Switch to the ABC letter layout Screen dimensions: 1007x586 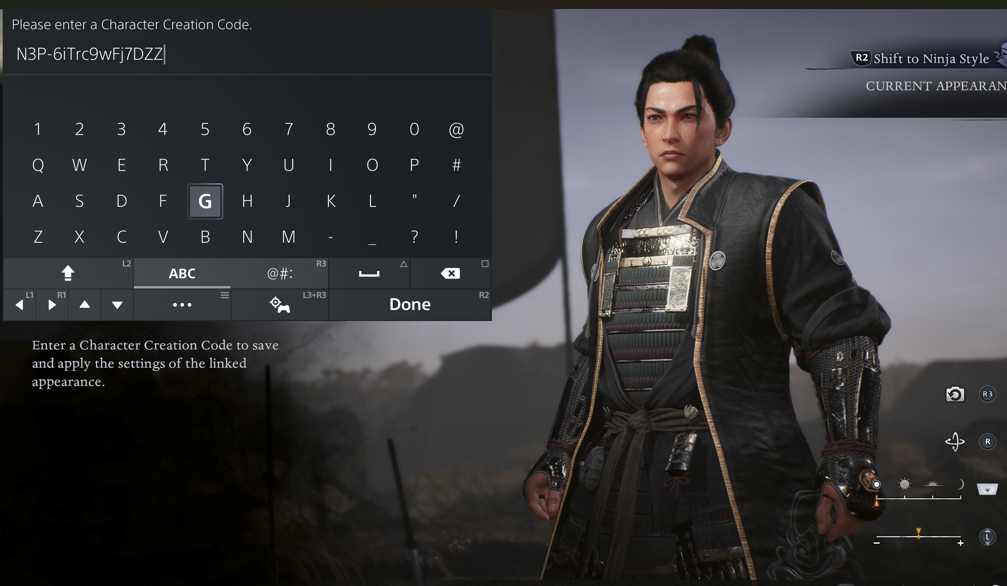182,273
